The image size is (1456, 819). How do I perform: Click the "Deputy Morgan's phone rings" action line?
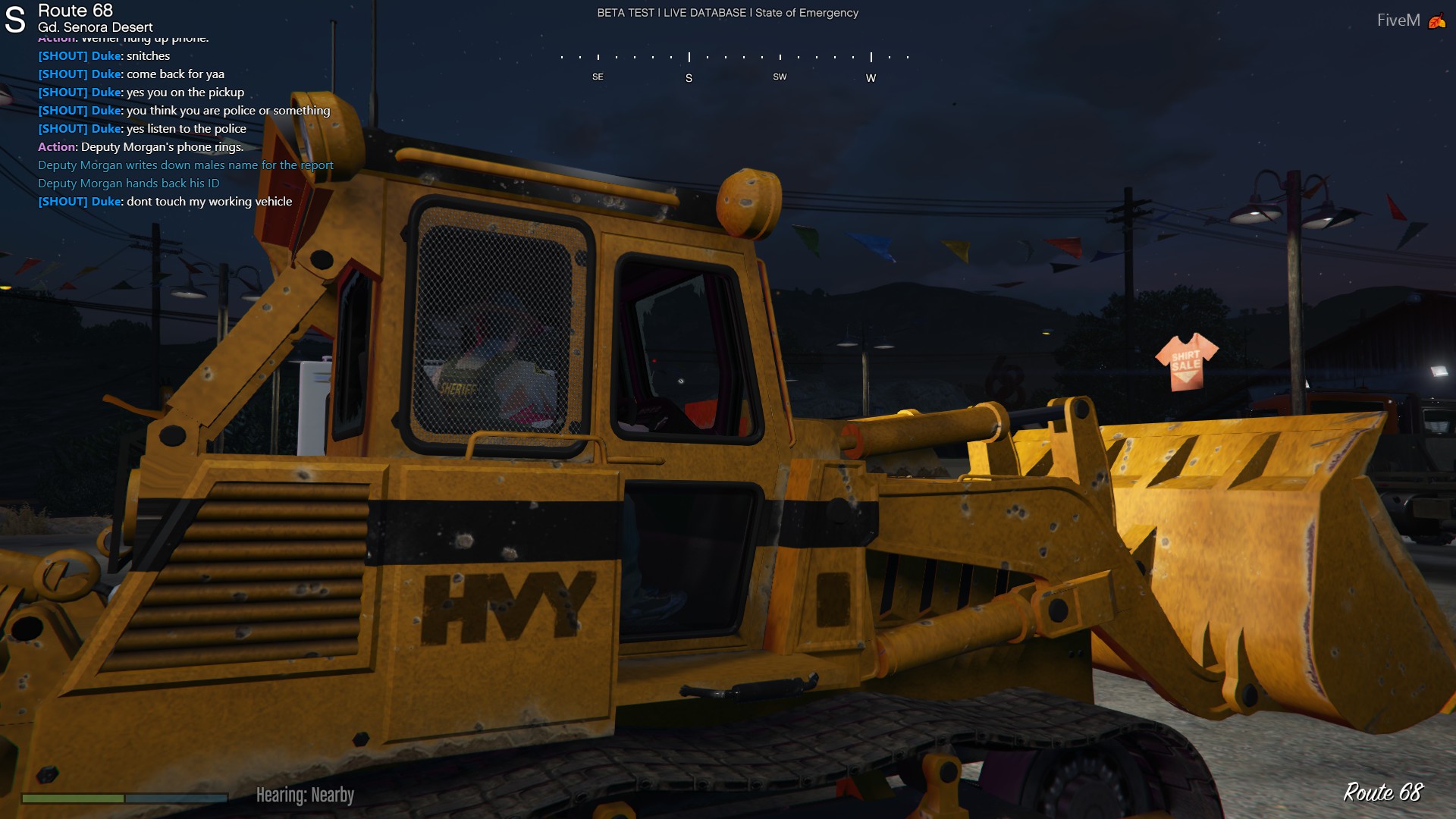coord(140,147)
